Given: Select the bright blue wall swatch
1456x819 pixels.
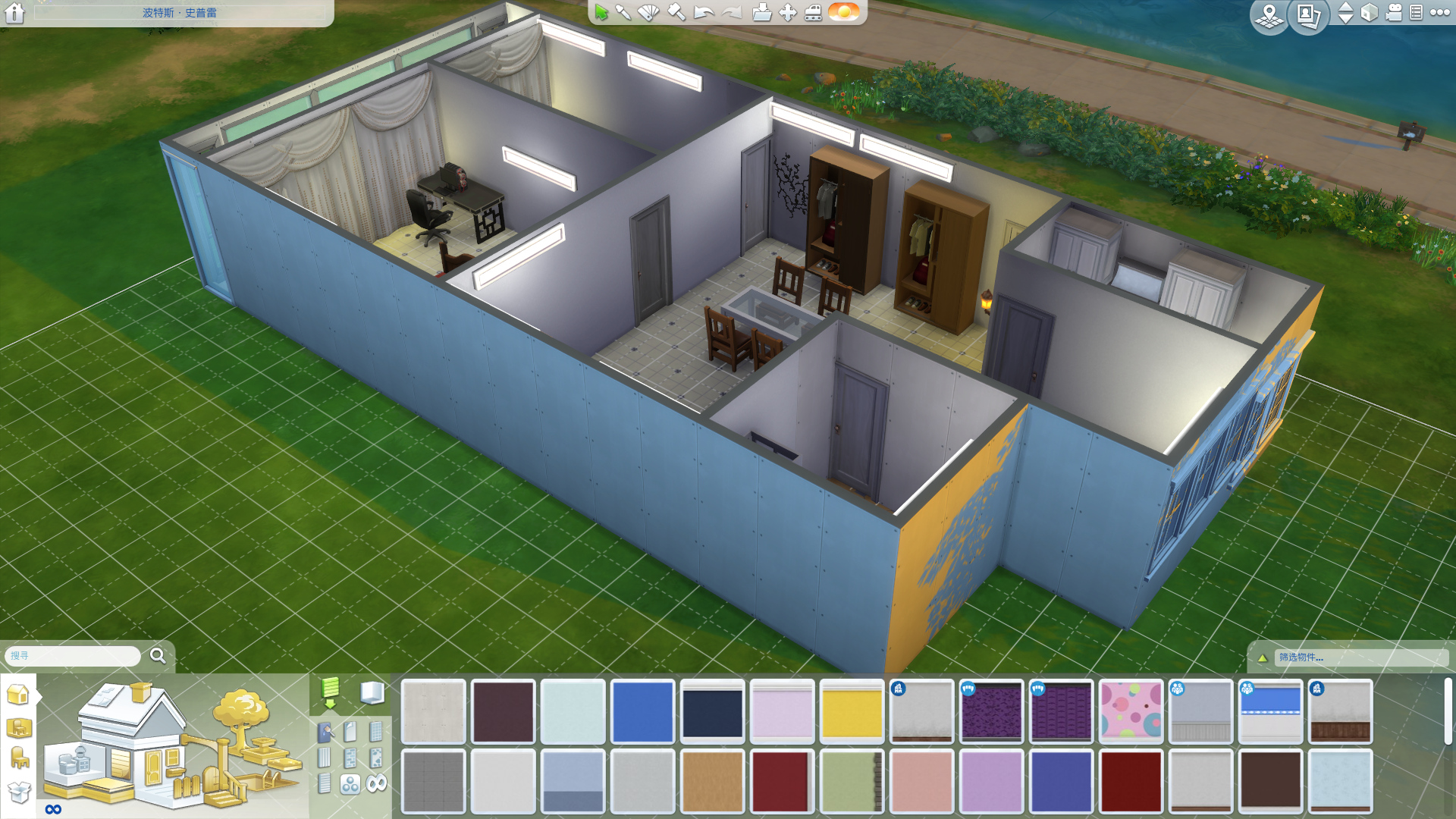Looking at the screenshot, I should pos(642,711).
